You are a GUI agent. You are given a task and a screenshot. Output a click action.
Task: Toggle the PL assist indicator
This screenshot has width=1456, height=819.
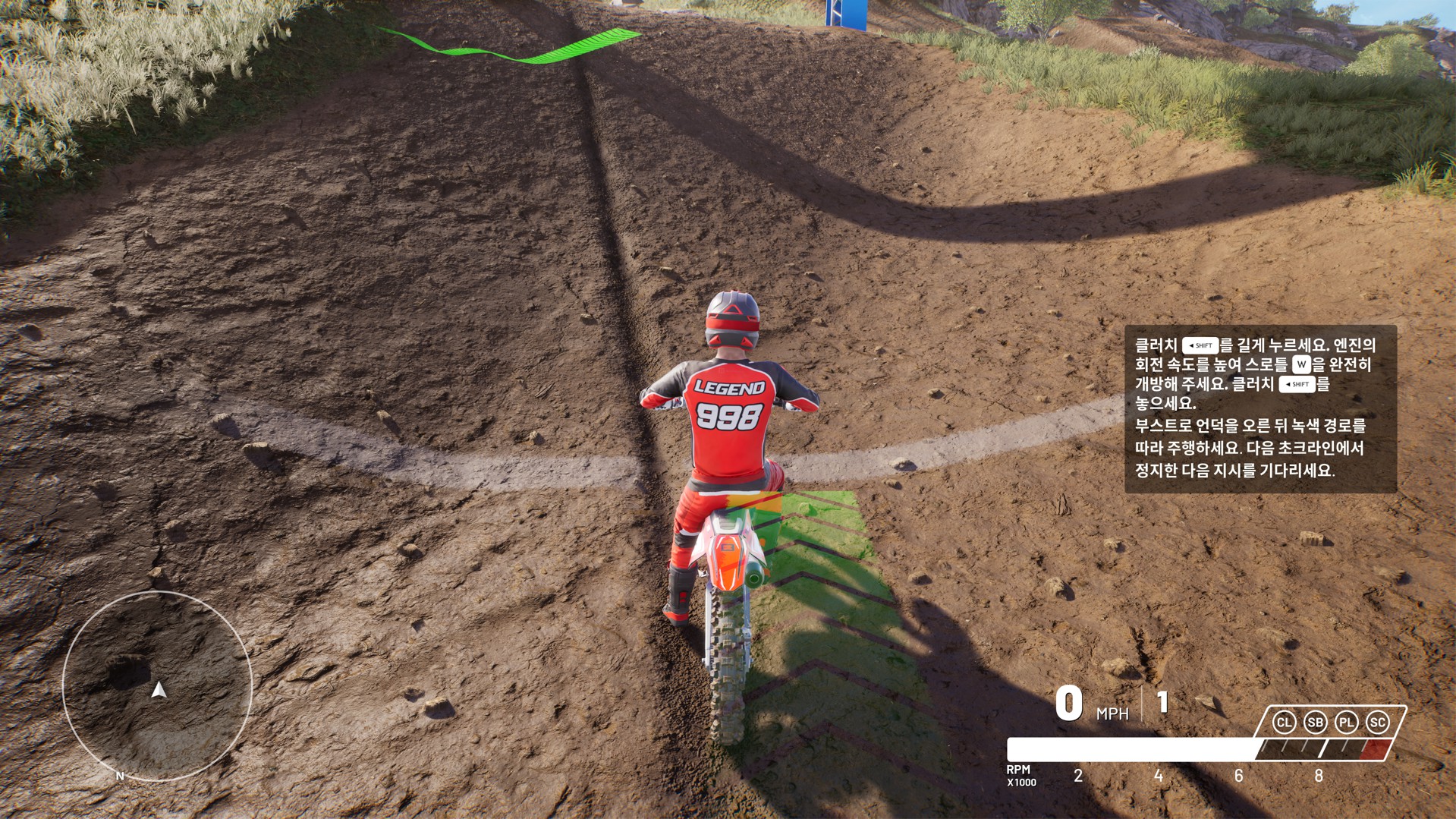pyautogui.click(x=1347, y=723)
